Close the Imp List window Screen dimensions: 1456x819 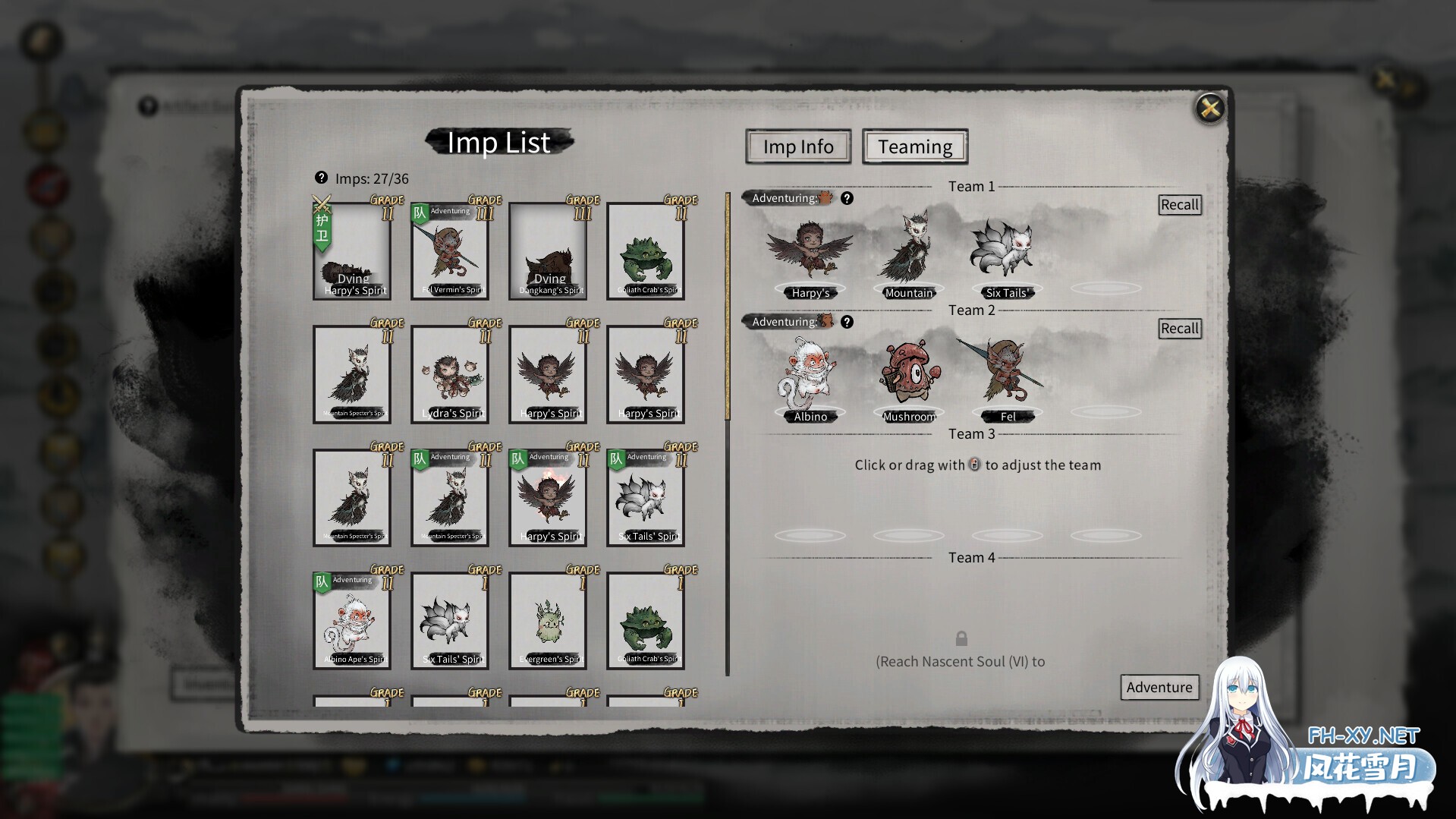pos(1209,109)
